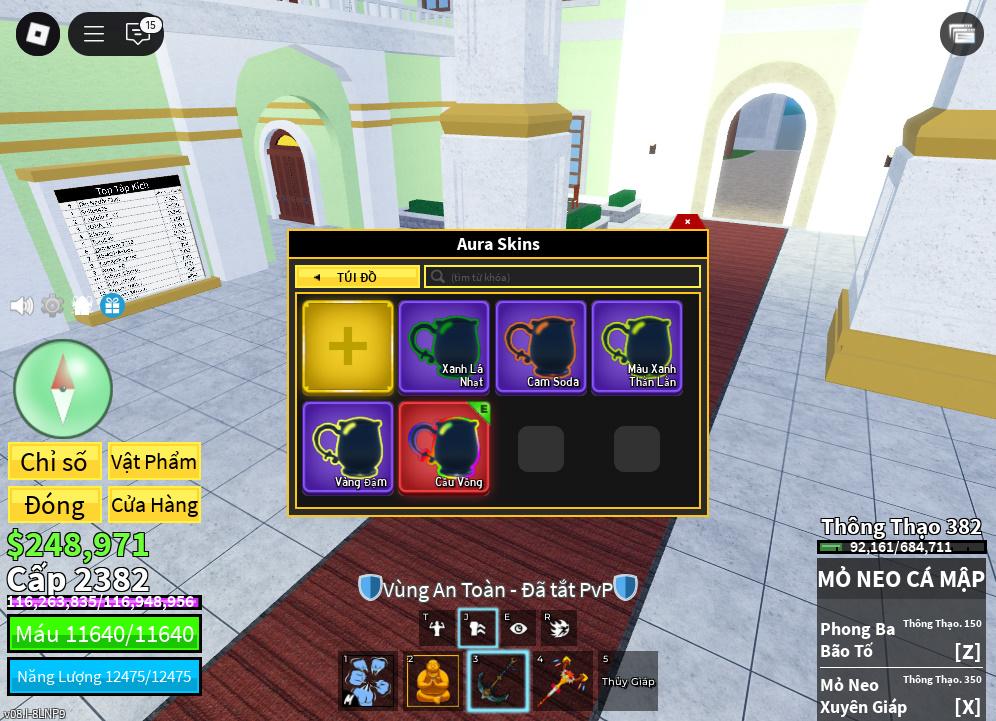Go back to Túi Đồ inventory

pyautogui.click(x=357, y=277)
